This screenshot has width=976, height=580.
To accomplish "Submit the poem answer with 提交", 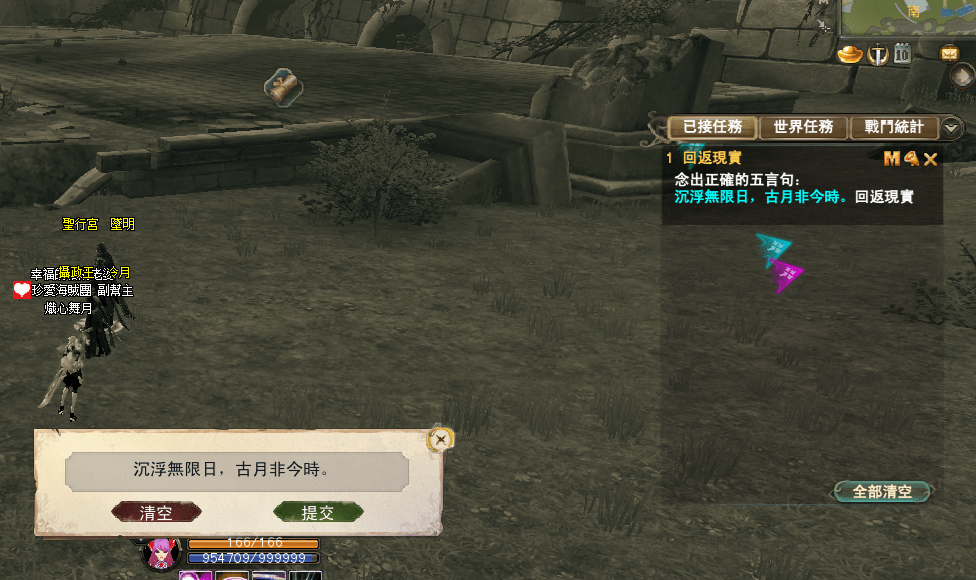I will point(318,513).
